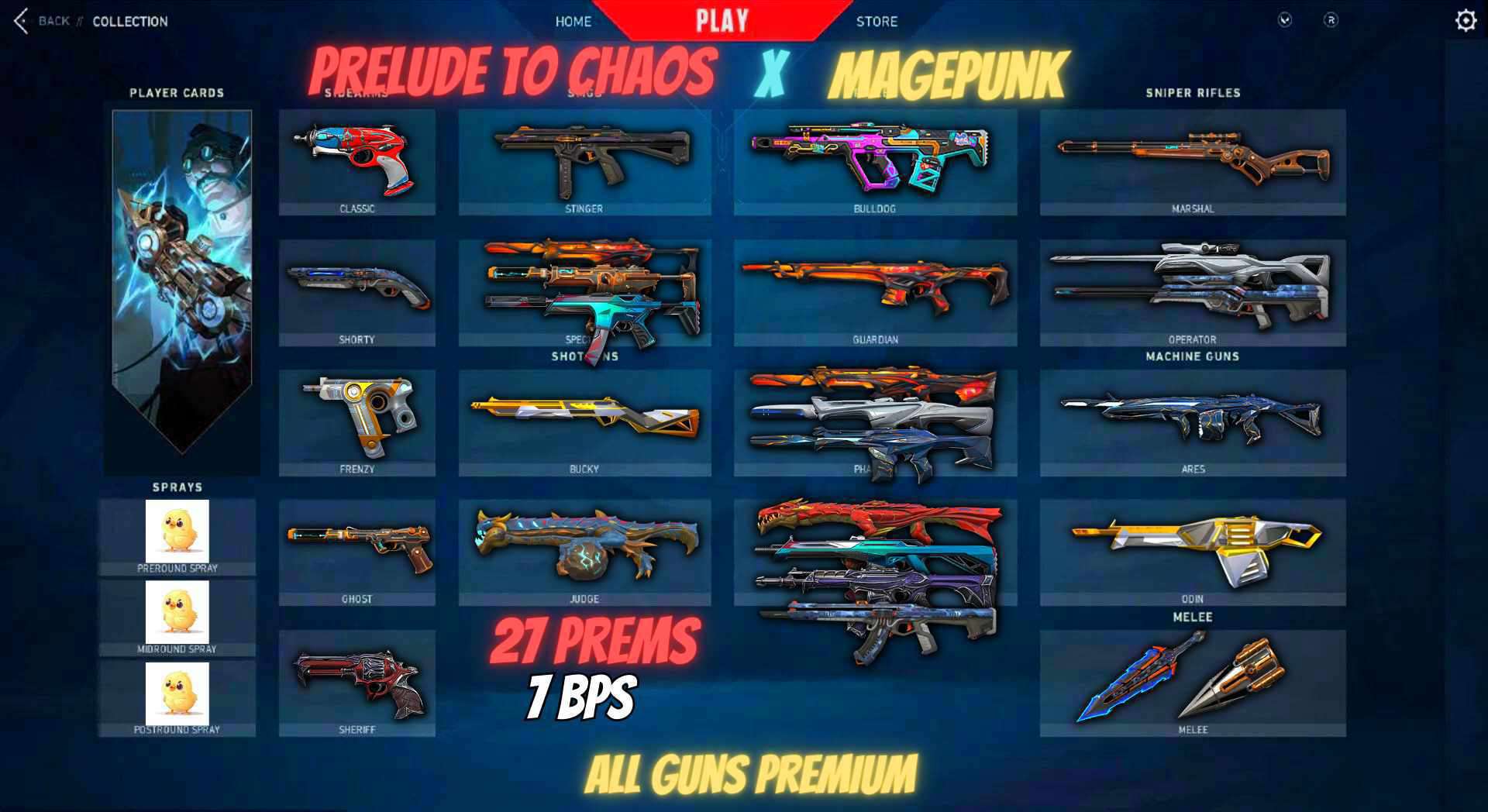The width and height of the screenshot is (1488, 812).
Task: Open the equipped player card
Action: click(x=182, y=287)
